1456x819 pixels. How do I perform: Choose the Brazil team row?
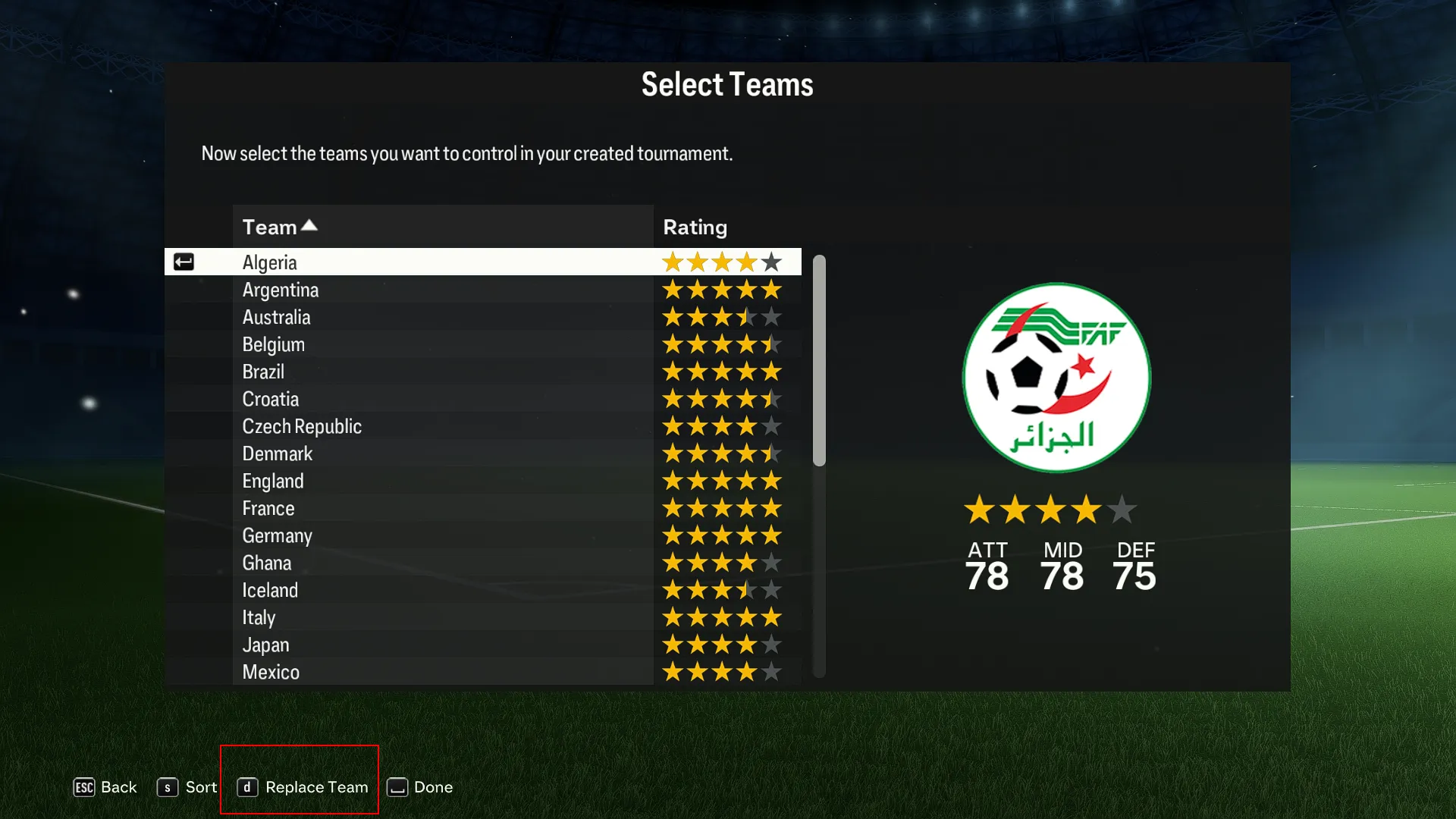coord(263,372)
